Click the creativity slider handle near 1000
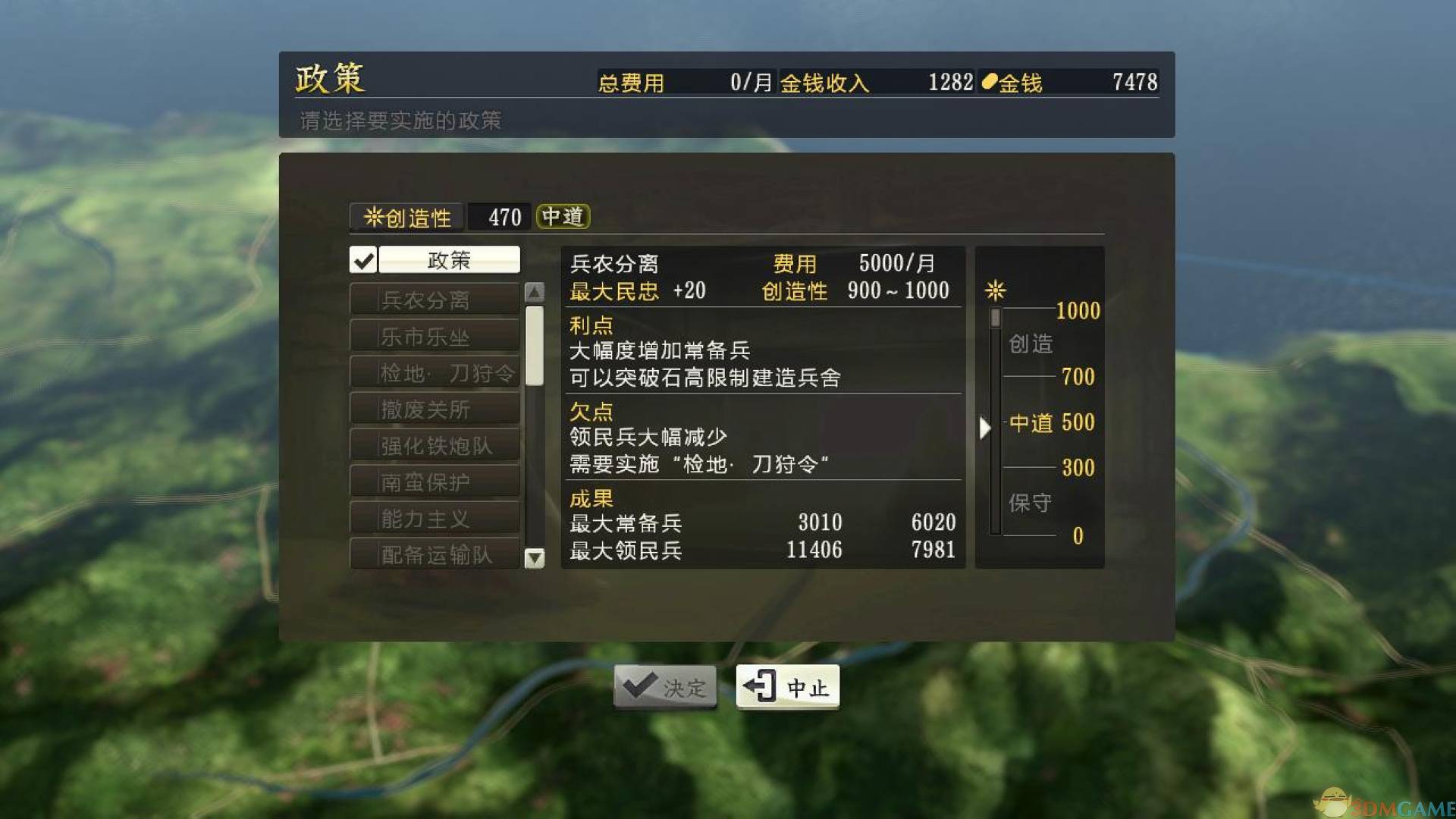The width and height of the screenshot is (1456, 819). point(996,317)
